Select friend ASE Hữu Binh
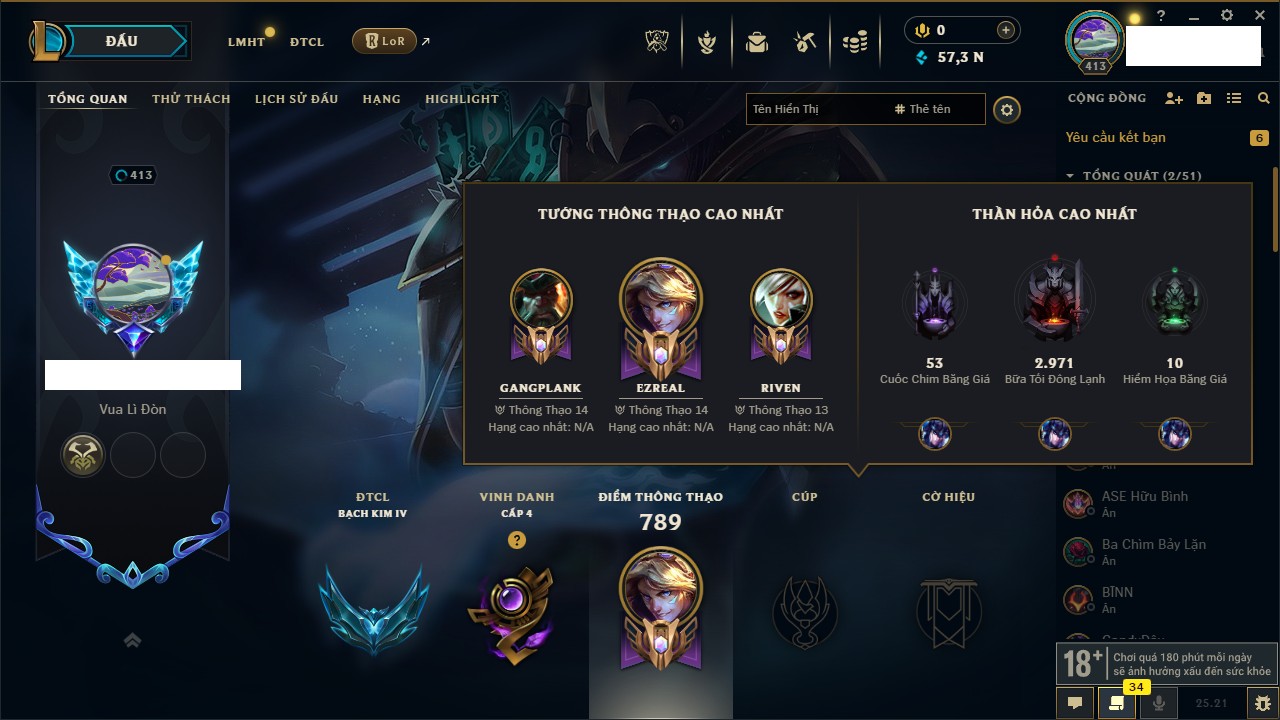The height and width of the screenshot is (720, 1280). 1144,497
